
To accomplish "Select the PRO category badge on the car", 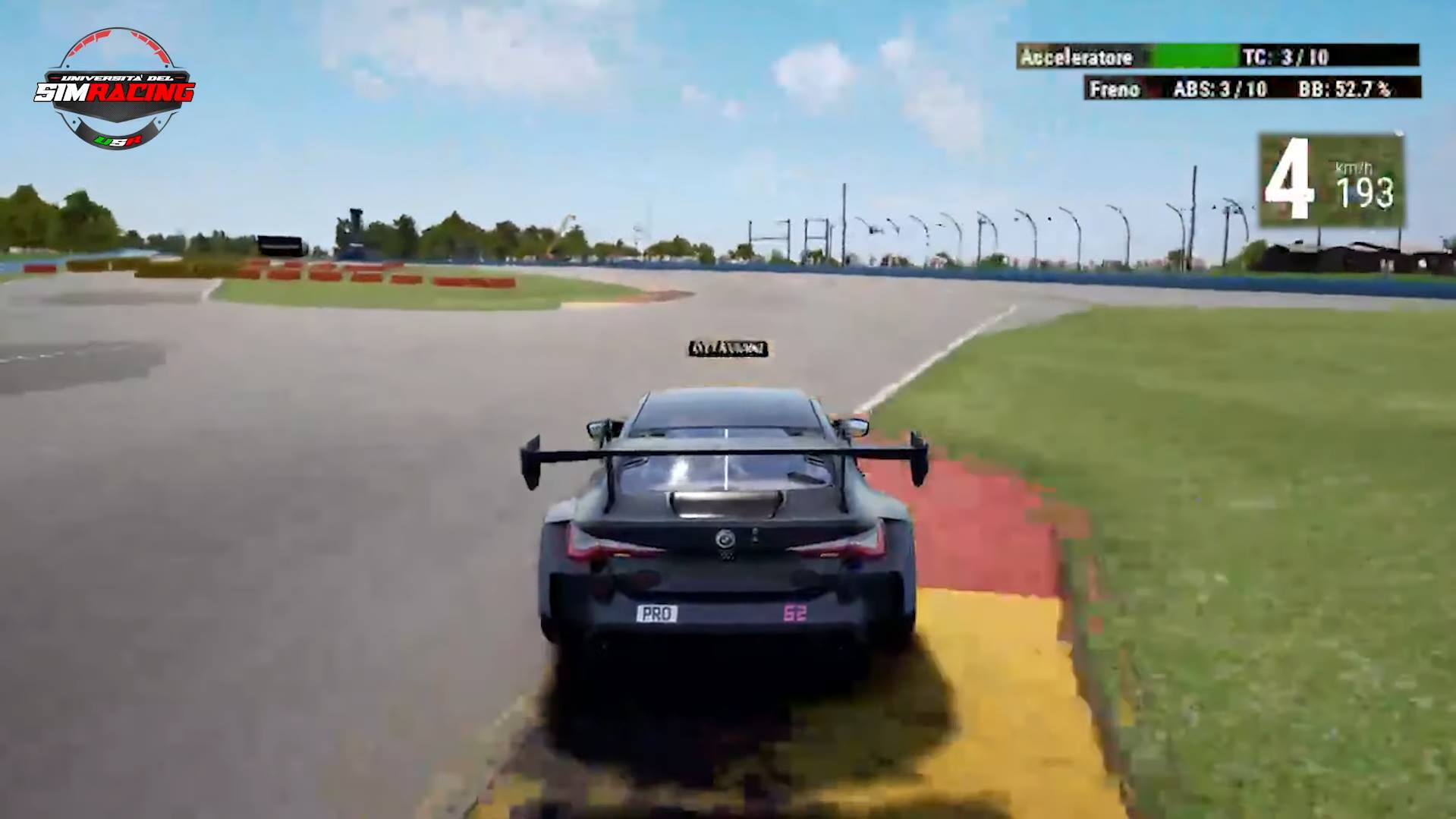I will (x=657, y=612).
